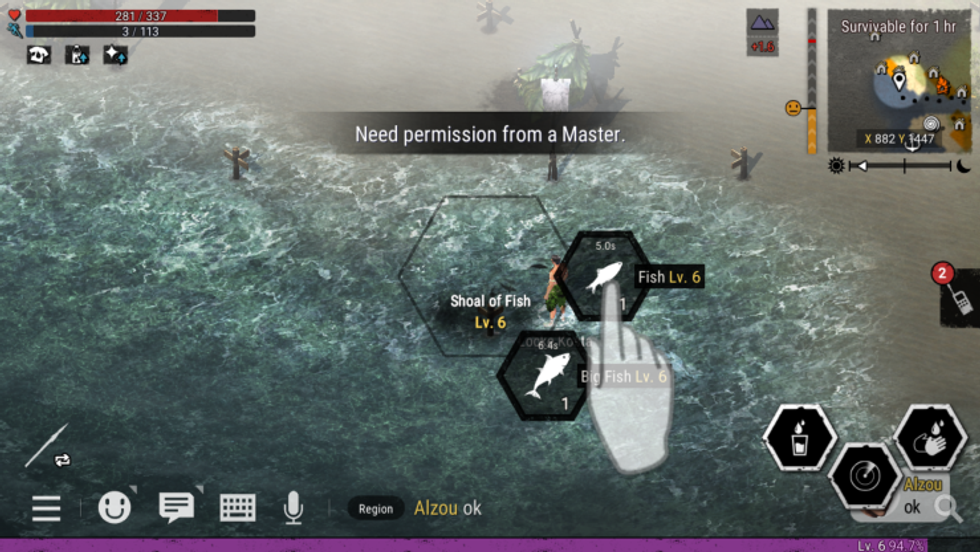Viewport: 980px width, 552px height.
Task: Open the hamburger main menu
Action: 46,508
